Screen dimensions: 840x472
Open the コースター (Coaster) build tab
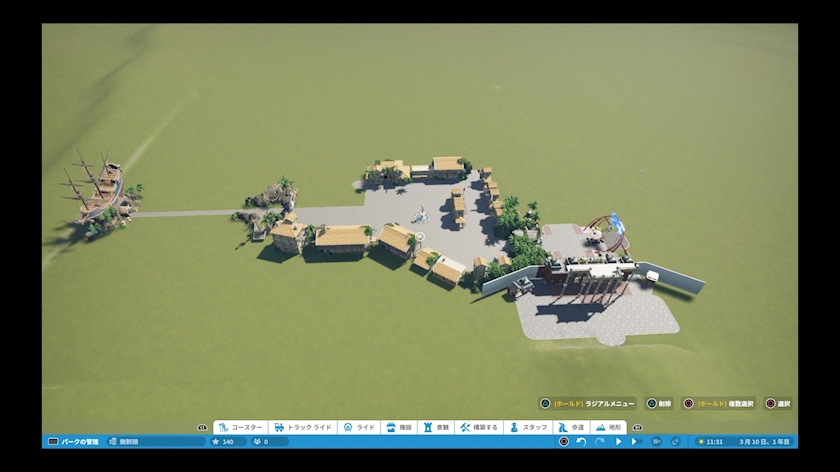click(240, 427)
